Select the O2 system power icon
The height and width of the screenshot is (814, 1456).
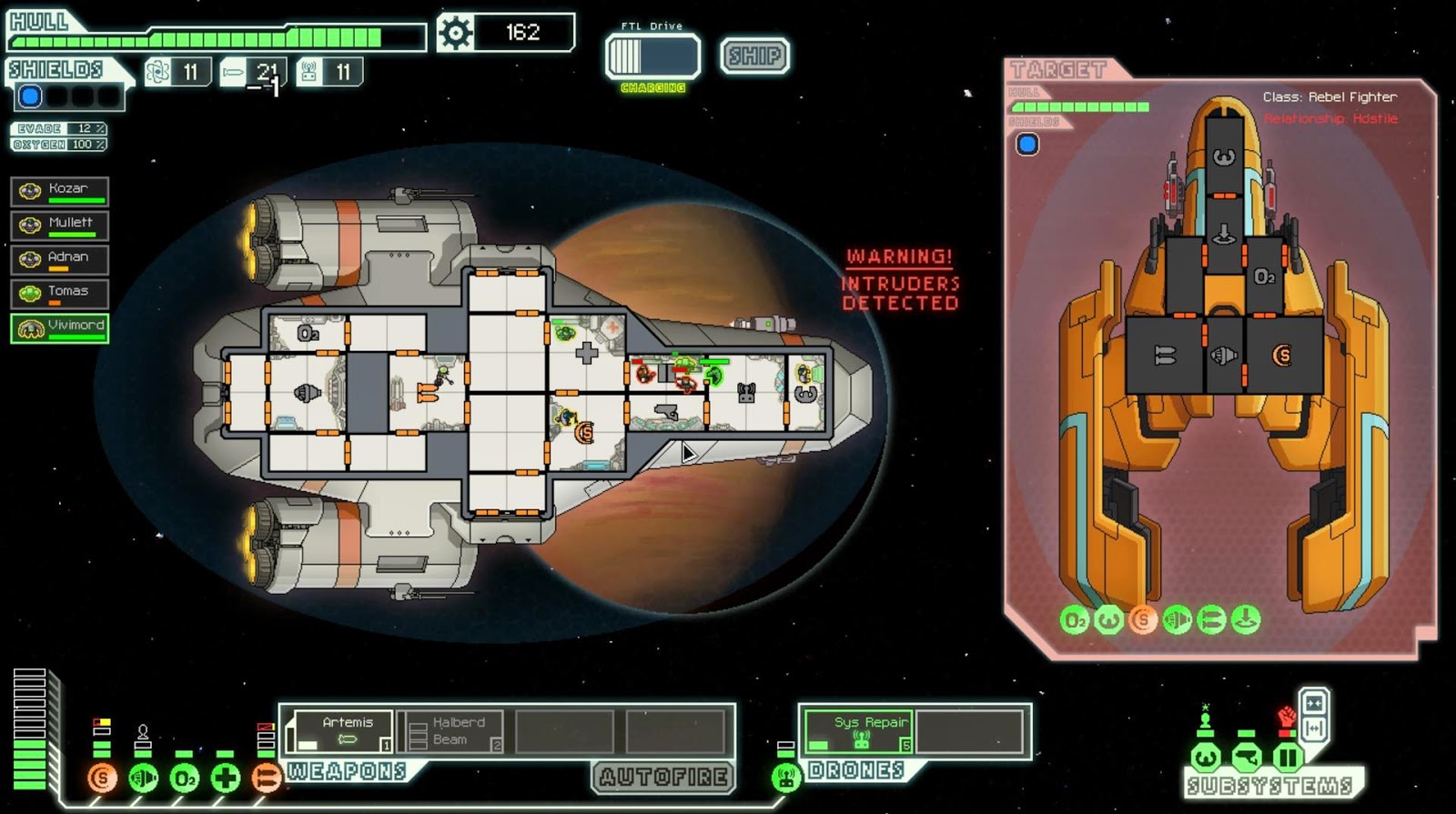(x=185, y=779)
